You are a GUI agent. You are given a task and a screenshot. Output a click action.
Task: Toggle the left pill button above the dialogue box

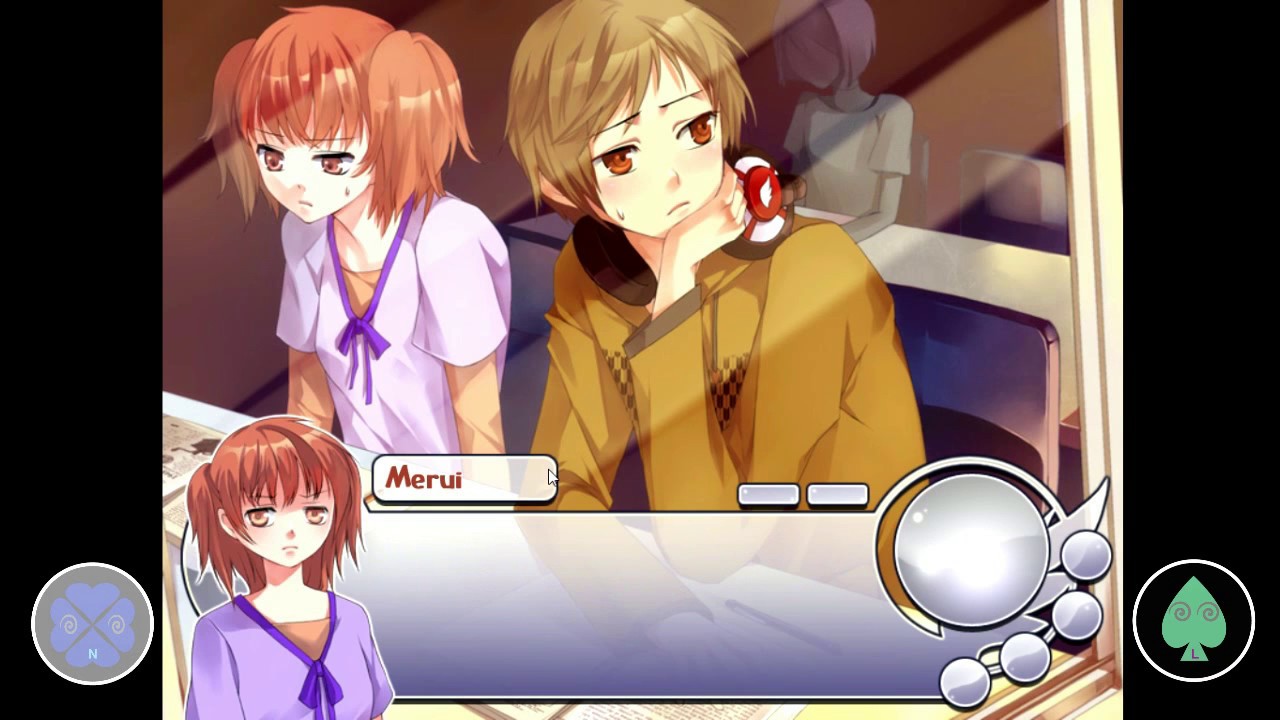pyautogui.click(x=767, y=493)
